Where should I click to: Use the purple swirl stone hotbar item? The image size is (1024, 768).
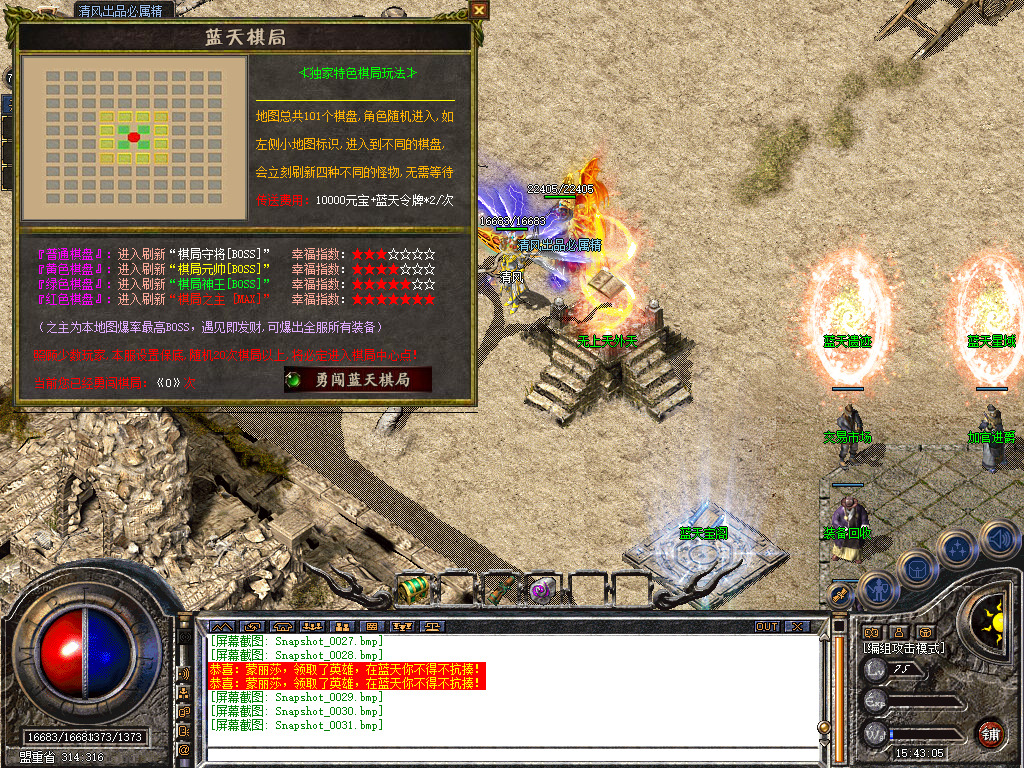click(543, 590)
